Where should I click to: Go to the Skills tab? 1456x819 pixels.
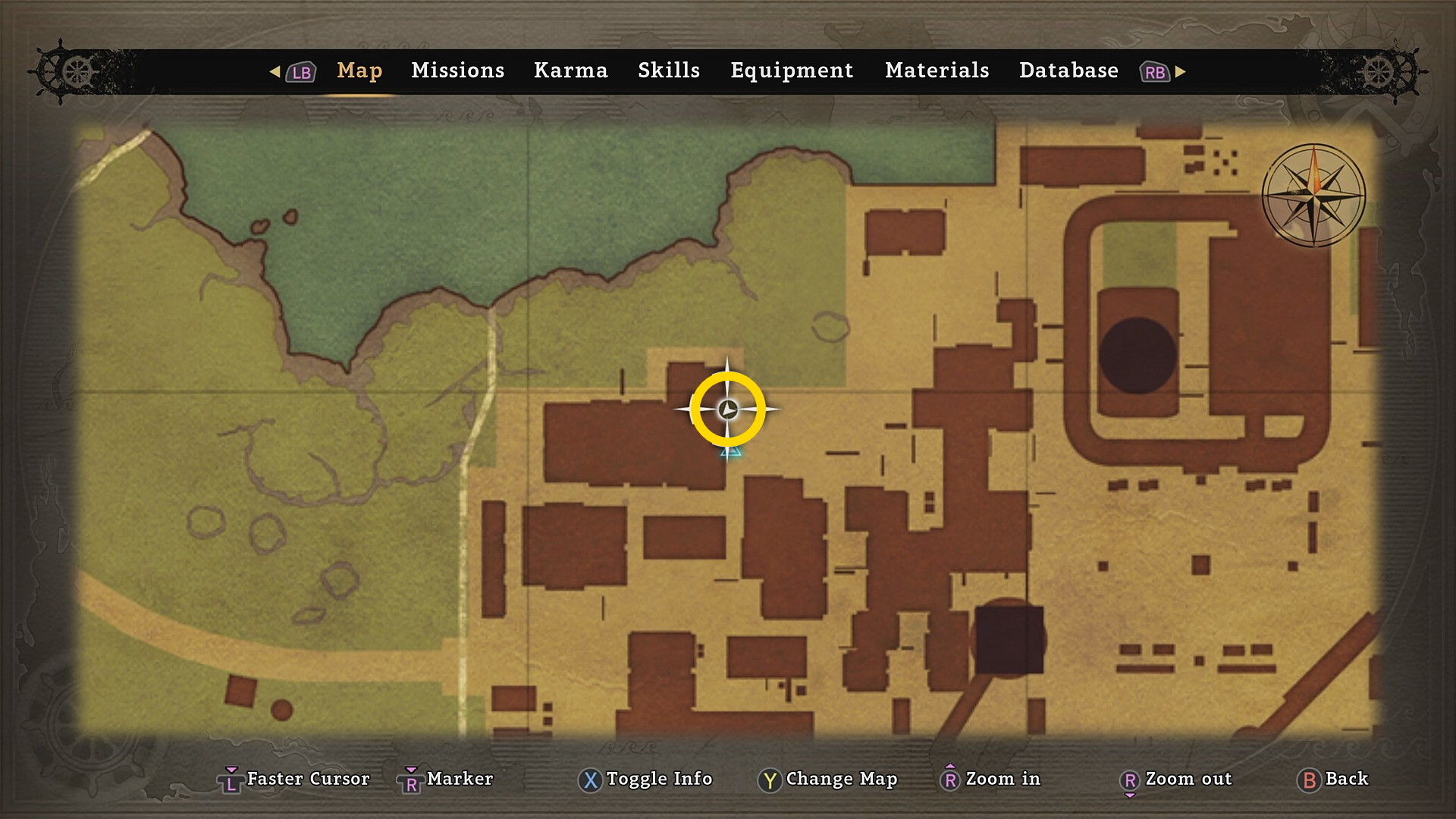(x=668, y=71)
